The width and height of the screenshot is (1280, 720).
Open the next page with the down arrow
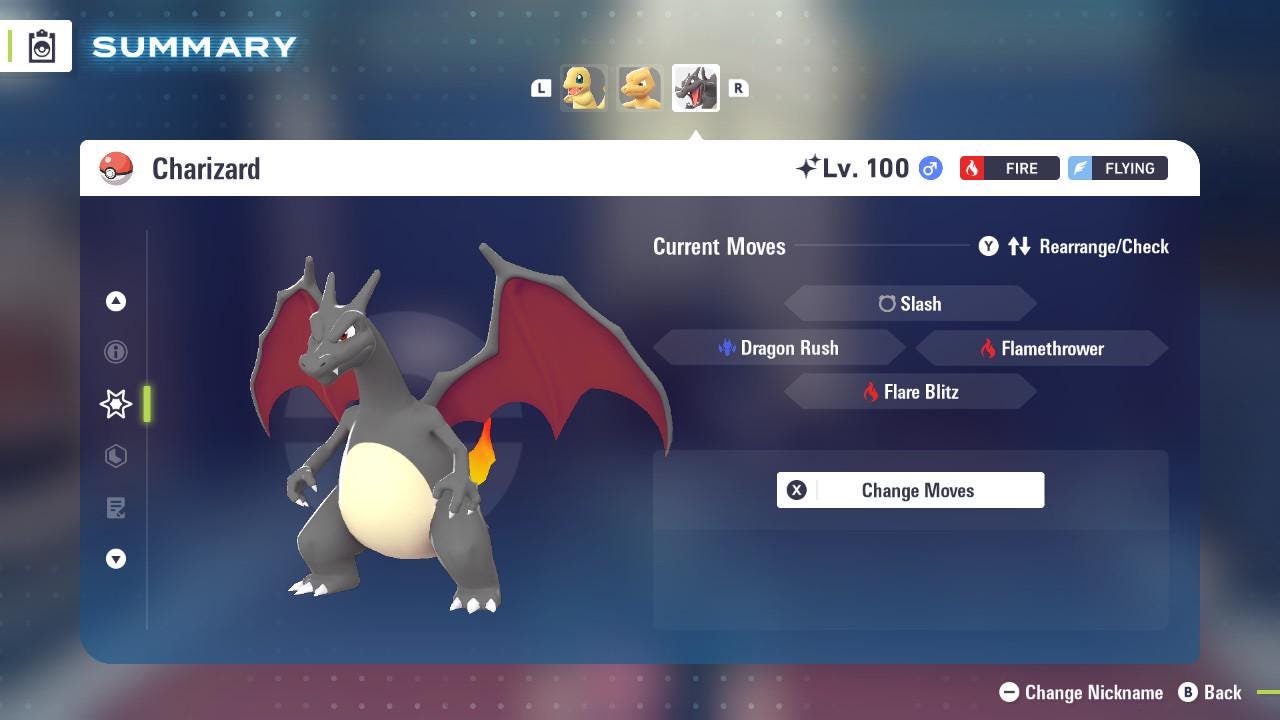click(x=115, y=559)
